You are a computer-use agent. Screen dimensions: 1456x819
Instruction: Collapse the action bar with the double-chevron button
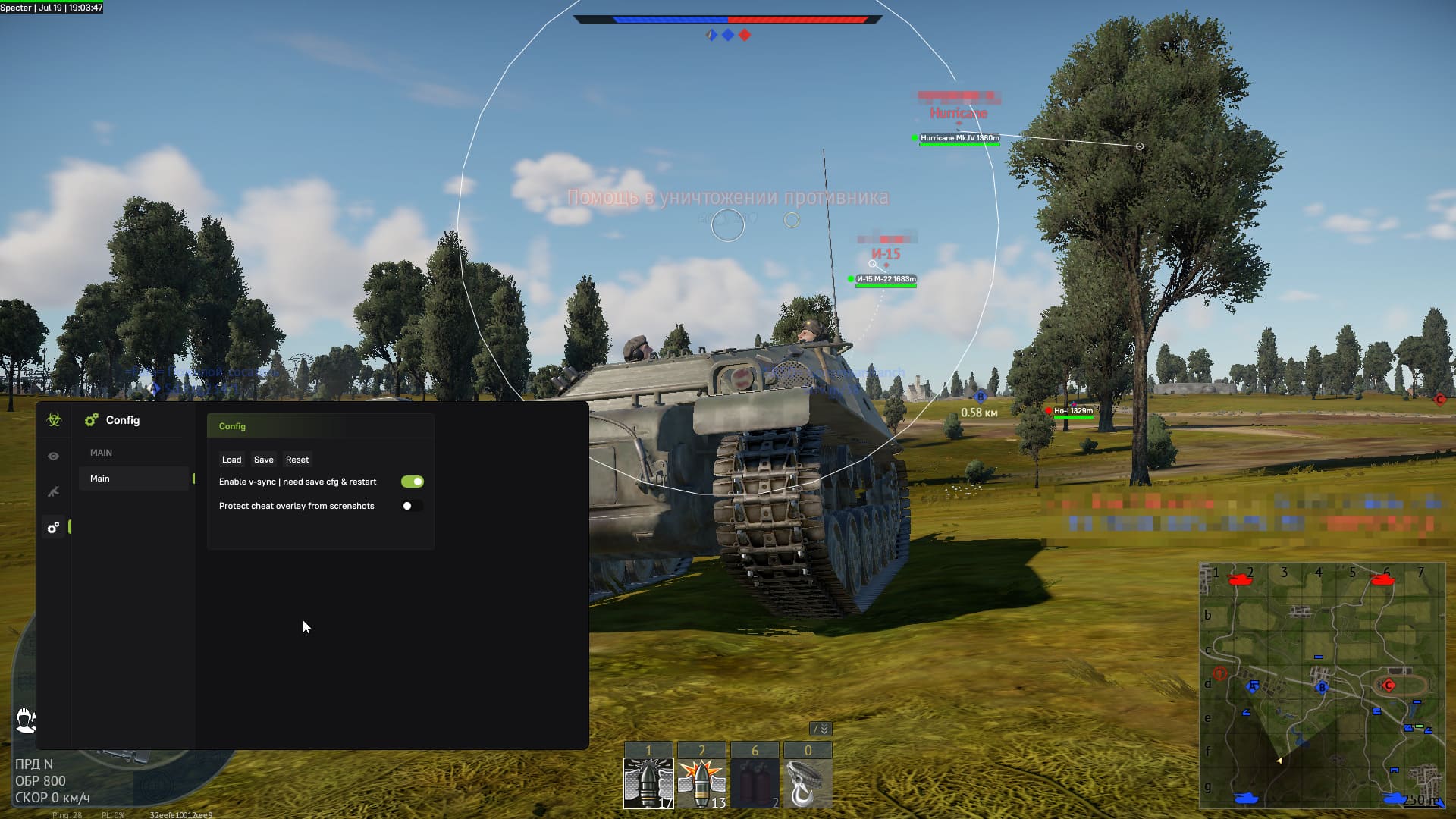821,729
